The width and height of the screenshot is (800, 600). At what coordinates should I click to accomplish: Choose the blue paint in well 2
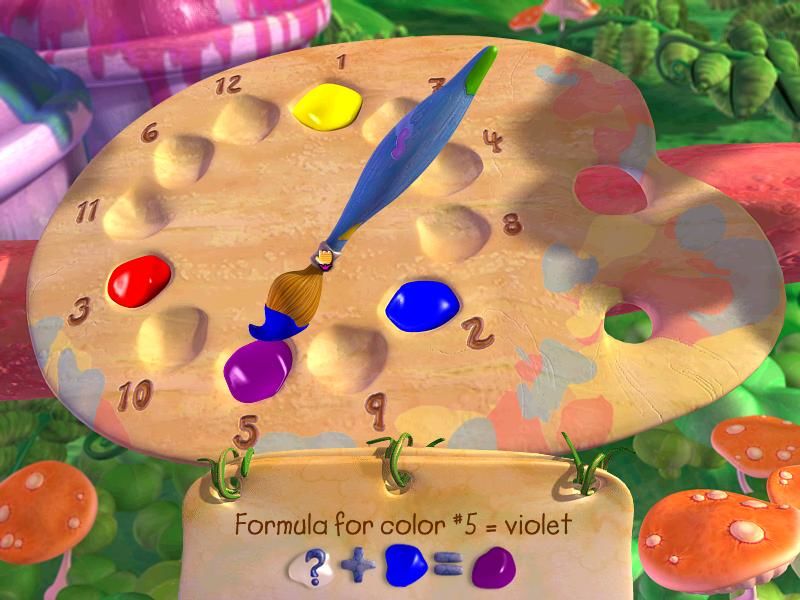pyautogui.click(x=423, y=304)
